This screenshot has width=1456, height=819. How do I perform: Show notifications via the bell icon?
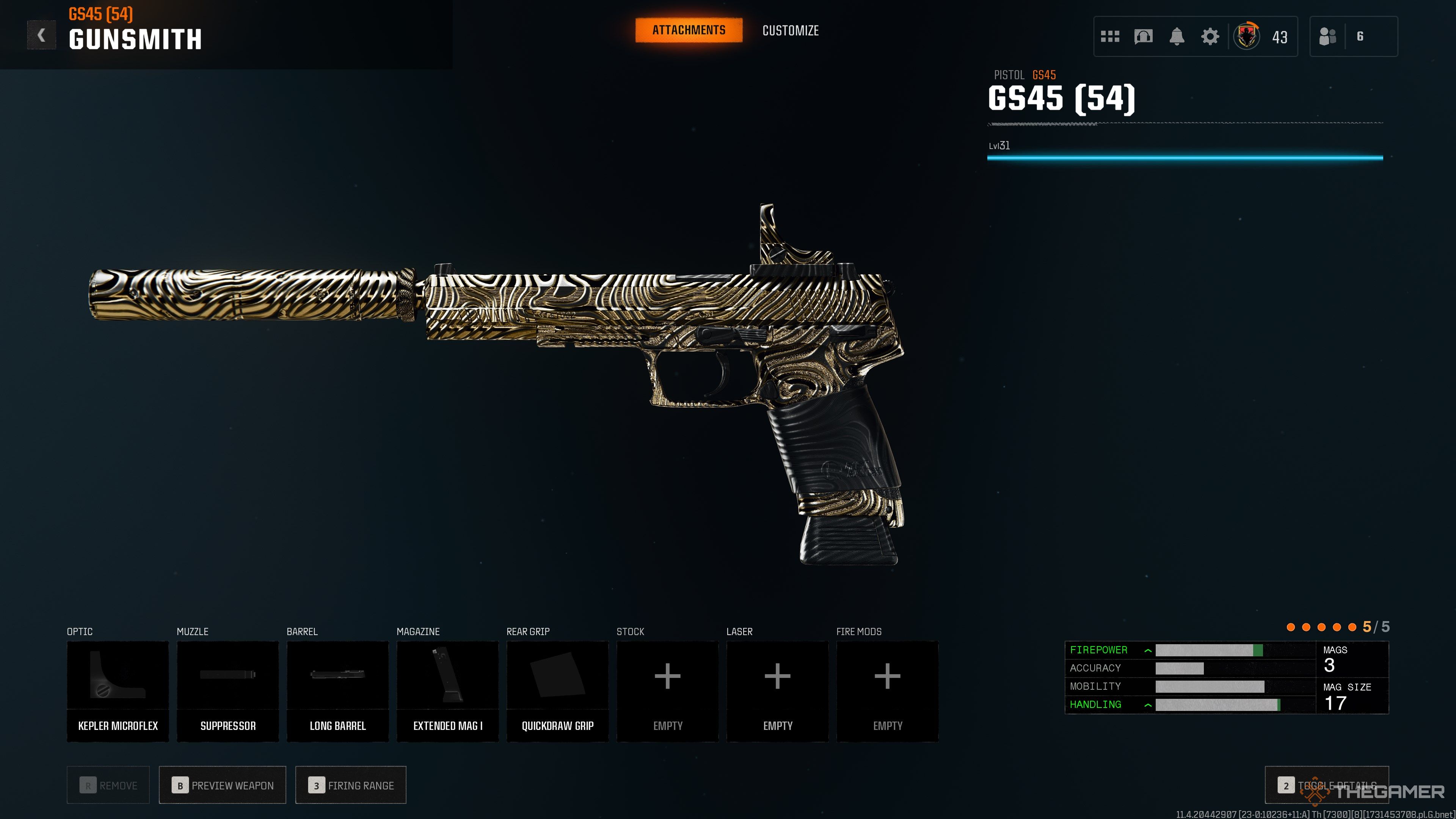pos(1177,37)
